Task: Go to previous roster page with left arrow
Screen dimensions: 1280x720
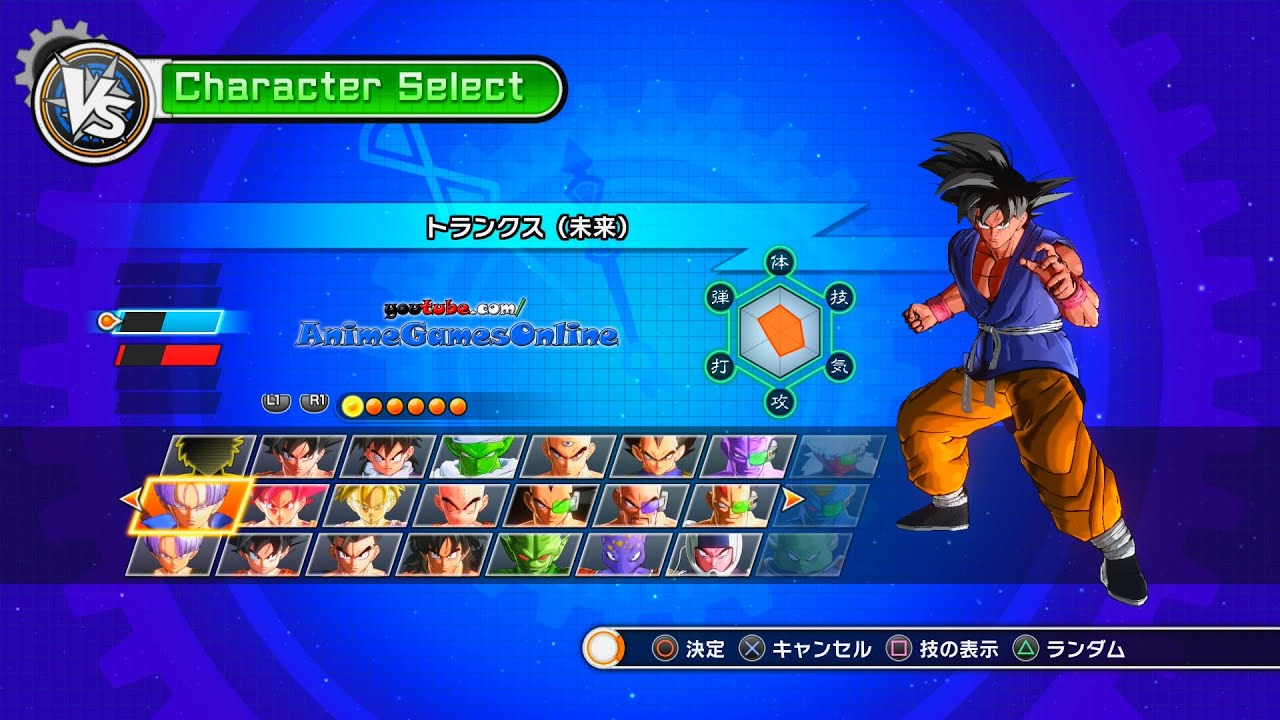Action: tap(127, 497)
